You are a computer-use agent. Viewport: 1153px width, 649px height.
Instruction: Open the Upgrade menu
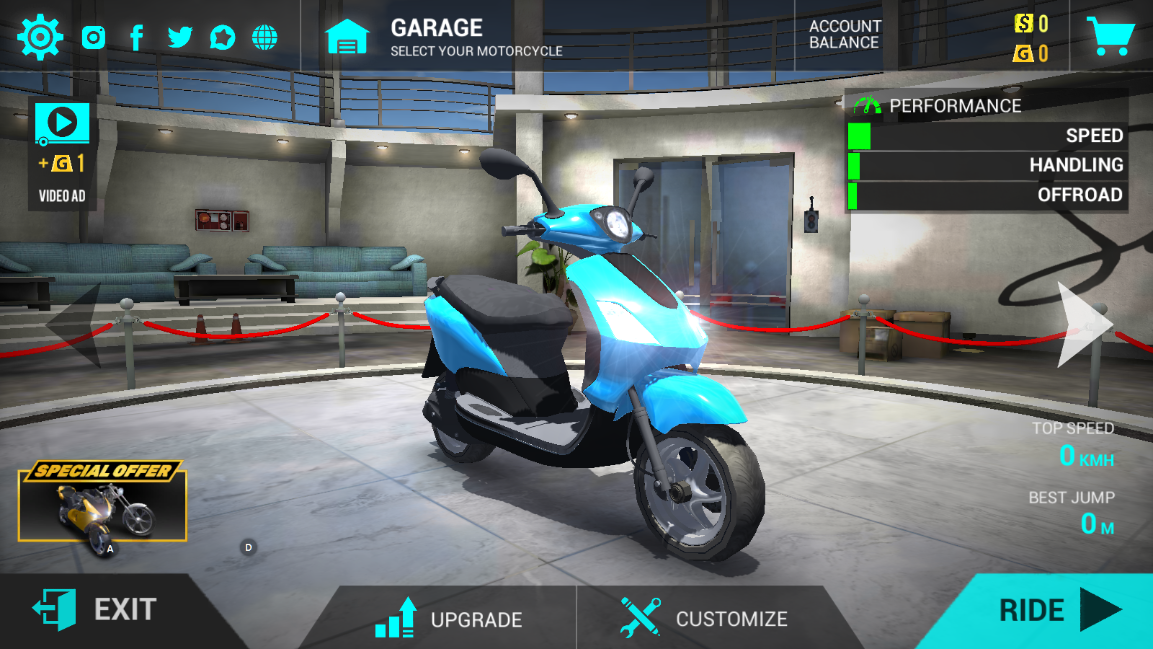point(450,618)
